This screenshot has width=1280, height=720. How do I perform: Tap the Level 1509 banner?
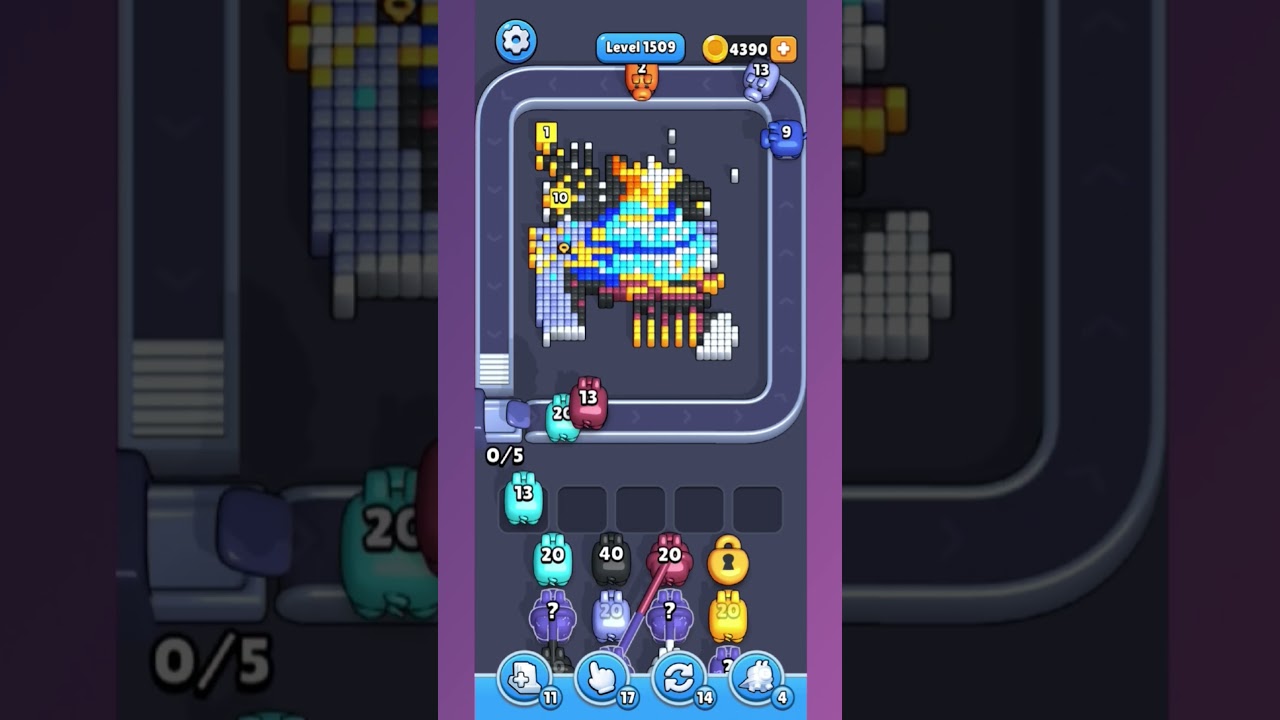tap(640, 46)
